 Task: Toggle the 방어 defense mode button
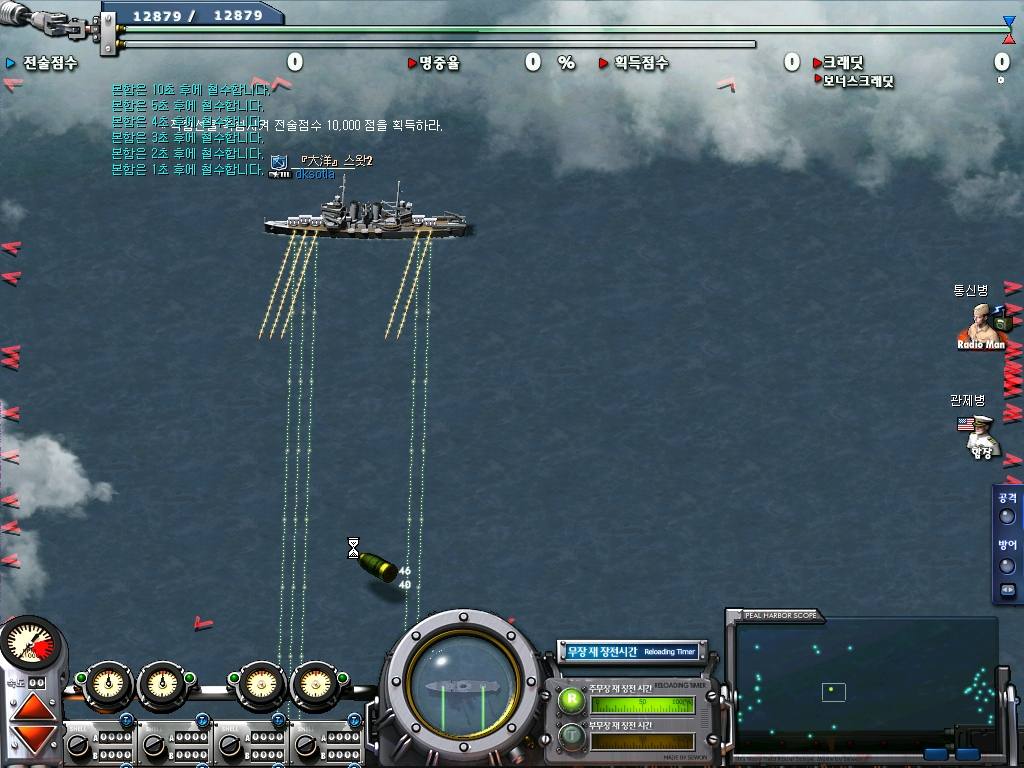point(1007,565)
